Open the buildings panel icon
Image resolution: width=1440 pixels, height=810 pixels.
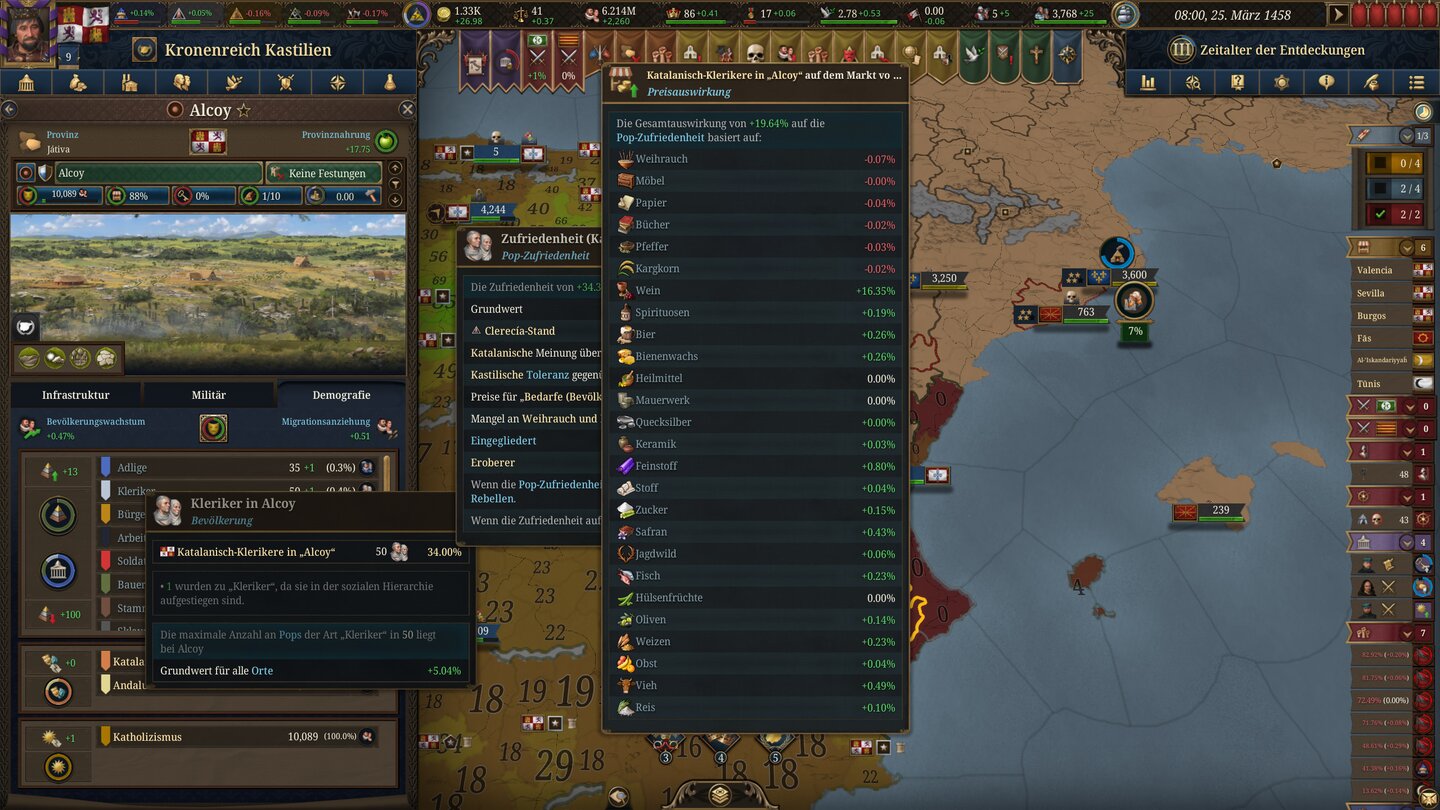click(28, 81)
